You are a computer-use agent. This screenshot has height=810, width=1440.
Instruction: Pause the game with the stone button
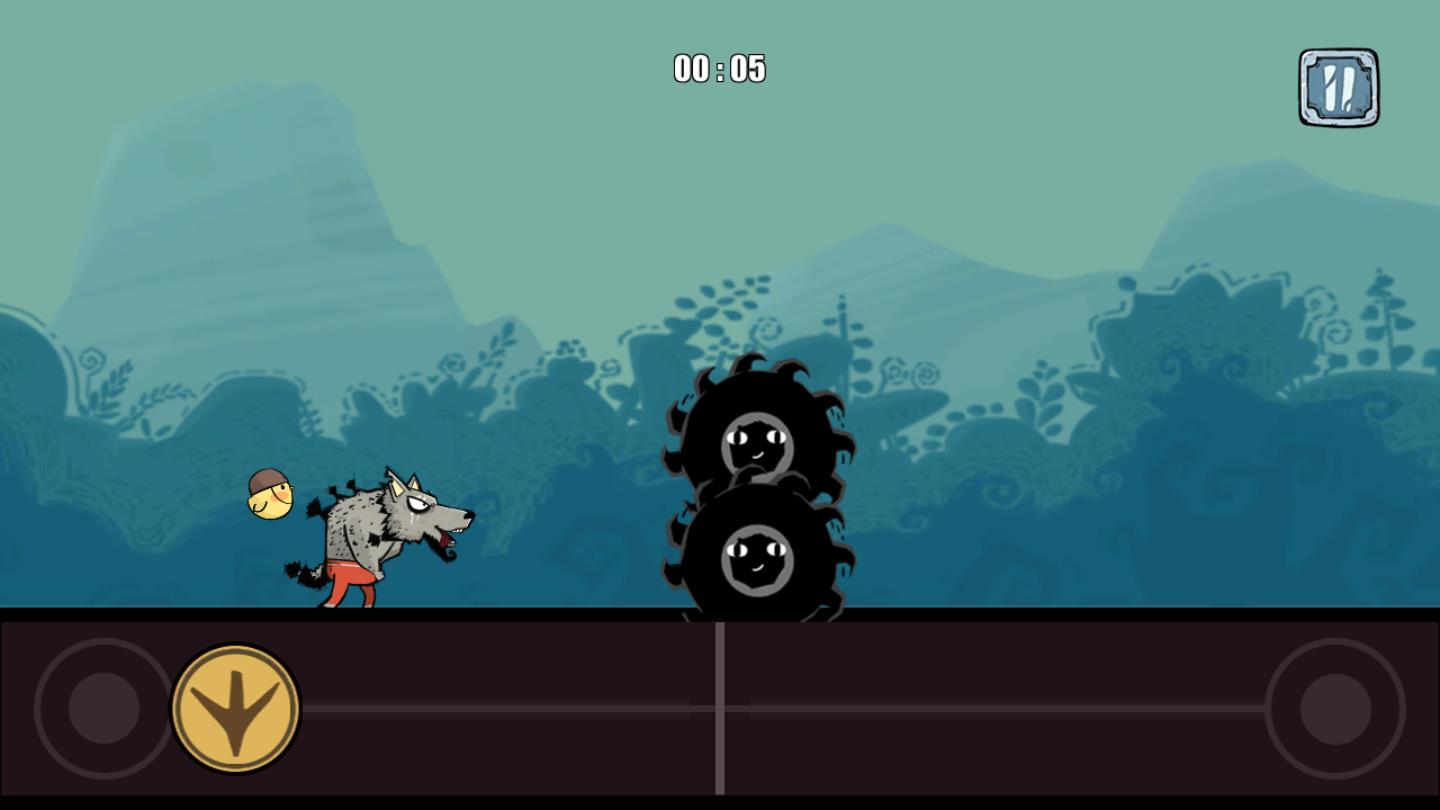pos(1338,88)
